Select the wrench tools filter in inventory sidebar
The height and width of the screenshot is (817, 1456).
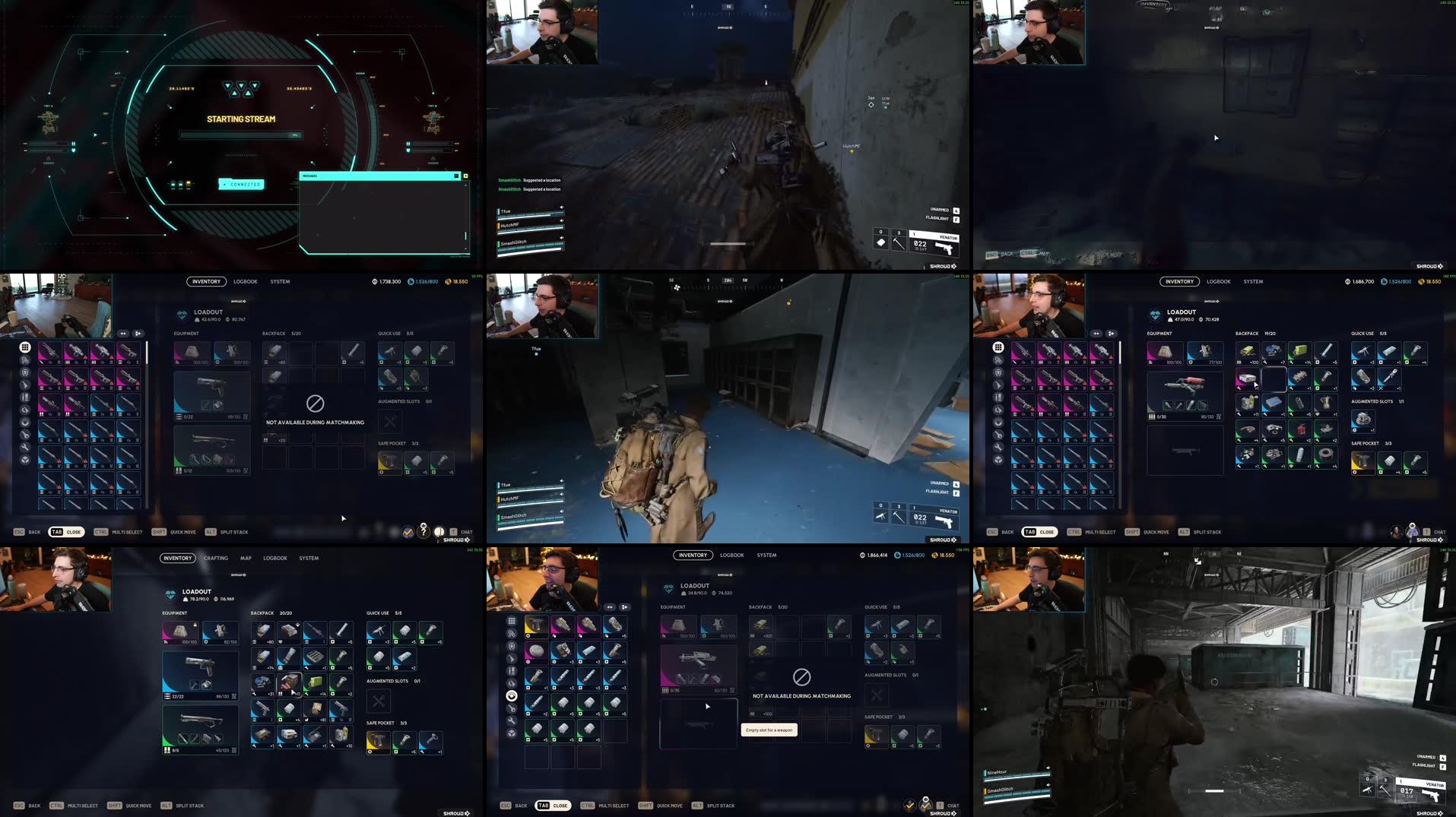click(512, 717)
